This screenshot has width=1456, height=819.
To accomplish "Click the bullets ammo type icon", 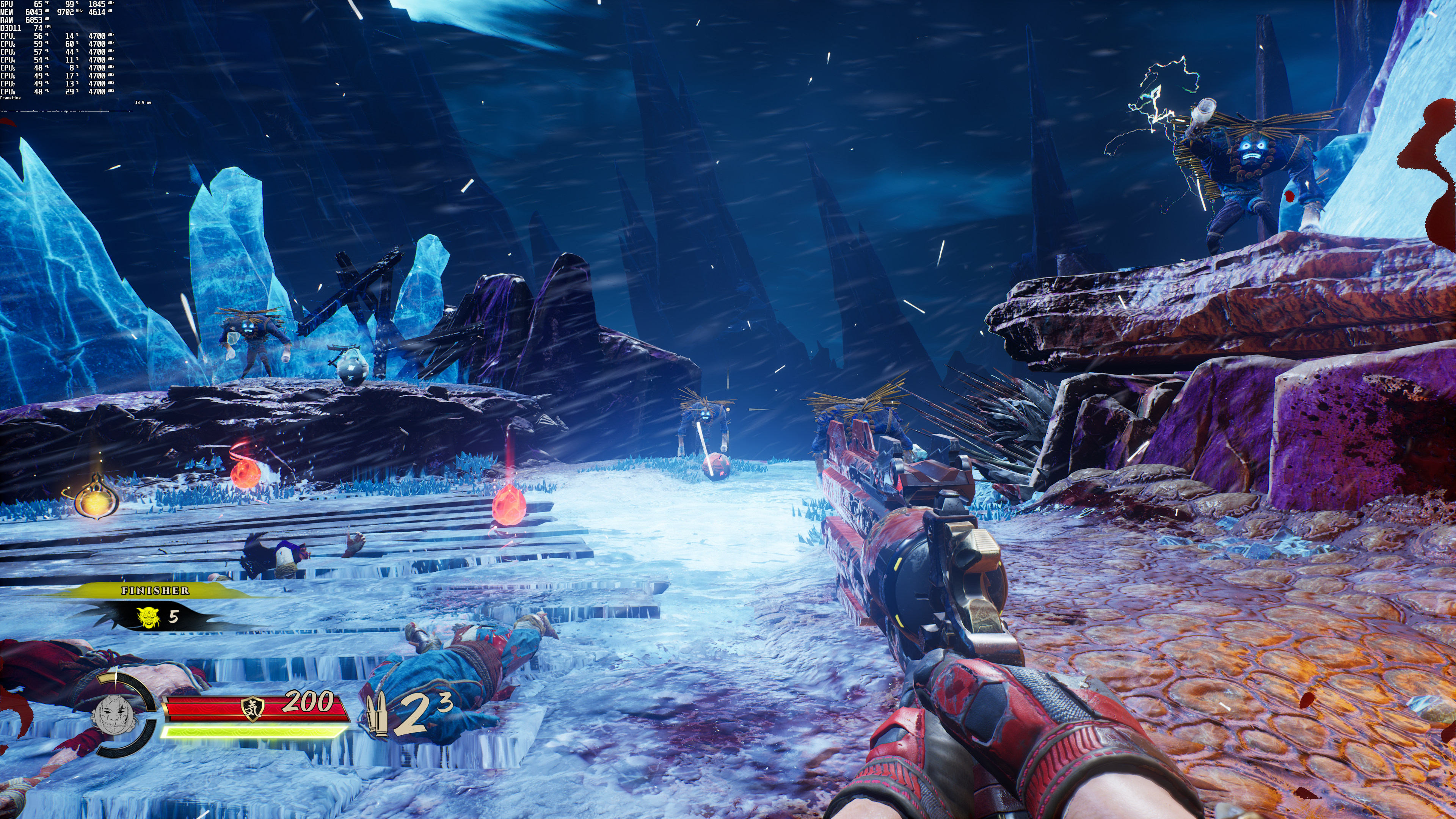I will pos(377,714).
